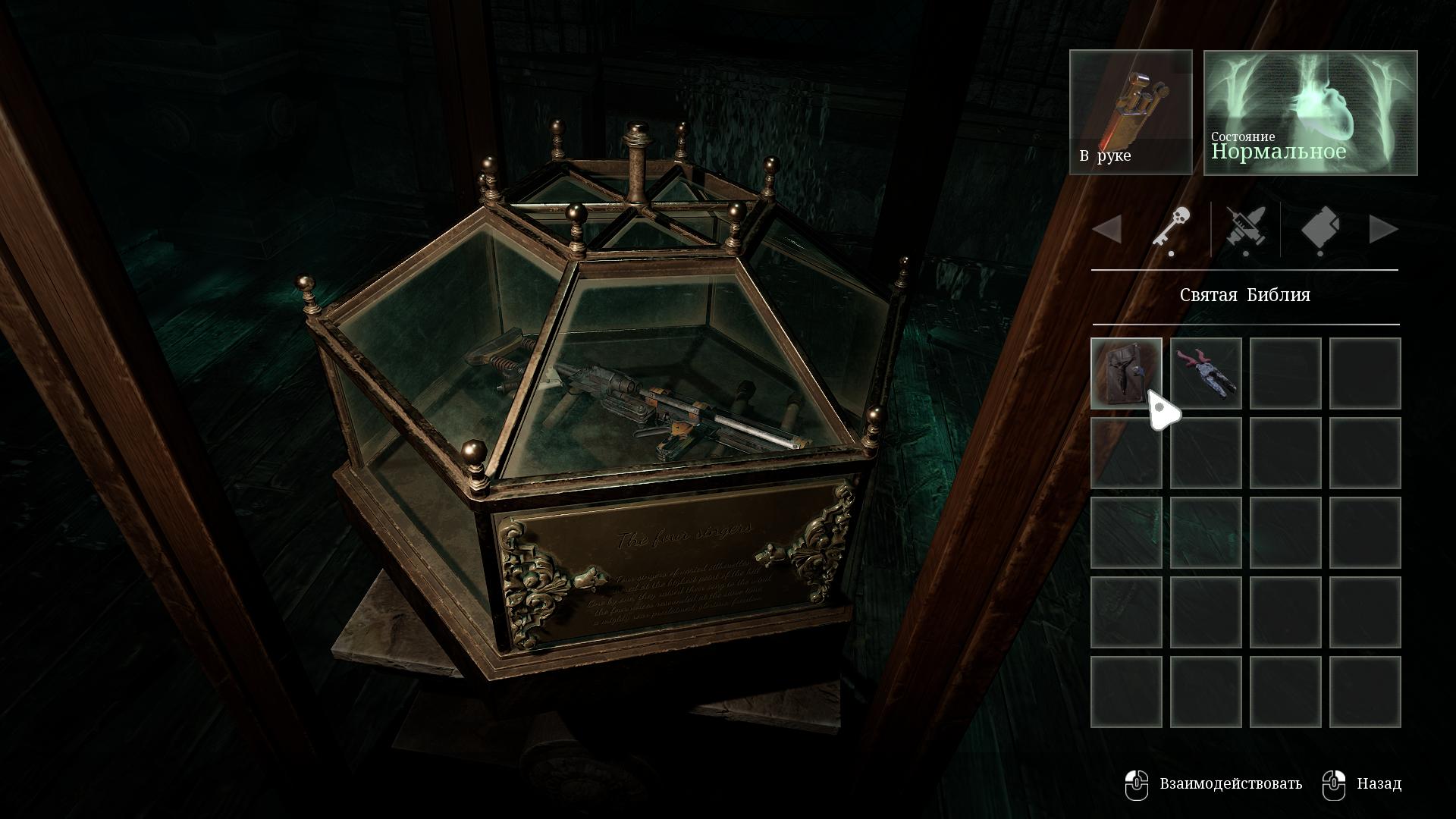Go to previous category with left arrow
The image size is (1456, 819).
[1108, 229]
